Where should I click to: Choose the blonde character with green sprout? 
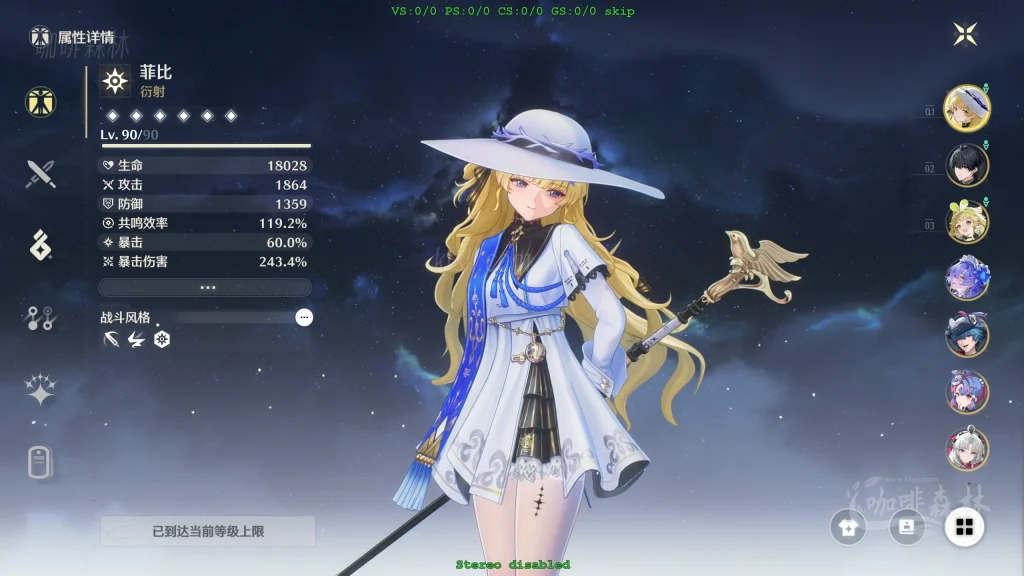pyautogui.click(x=967, y=222)
